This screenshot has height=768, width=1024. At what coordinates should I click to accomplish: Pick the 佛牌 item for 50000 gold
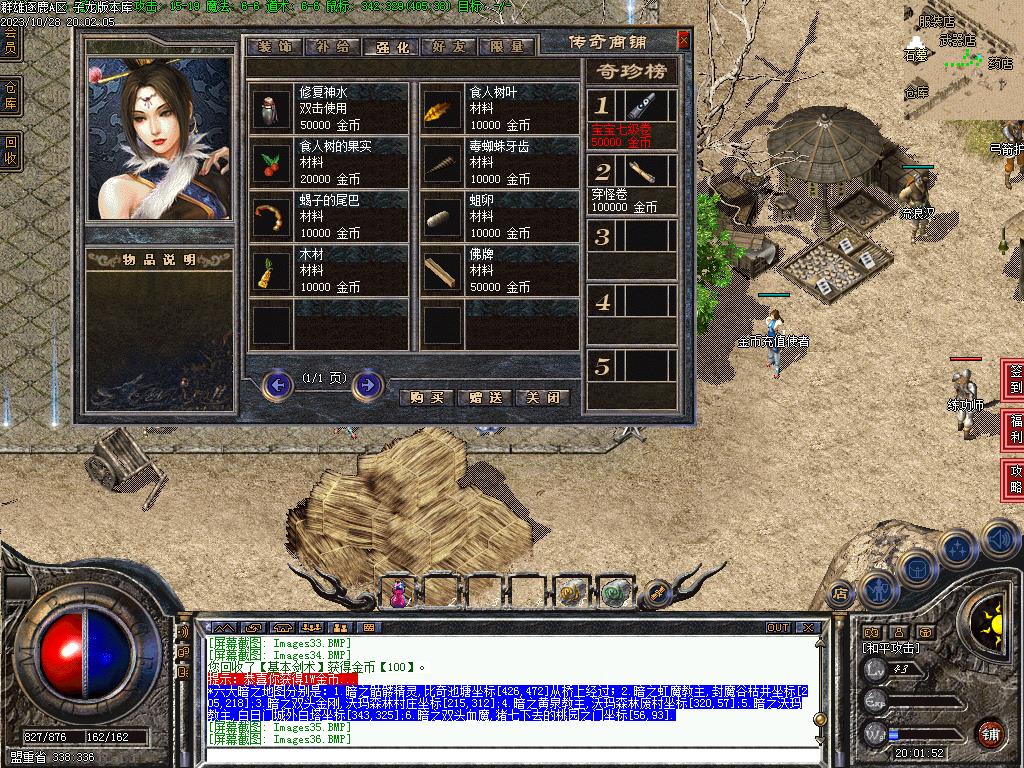point(500,270)
